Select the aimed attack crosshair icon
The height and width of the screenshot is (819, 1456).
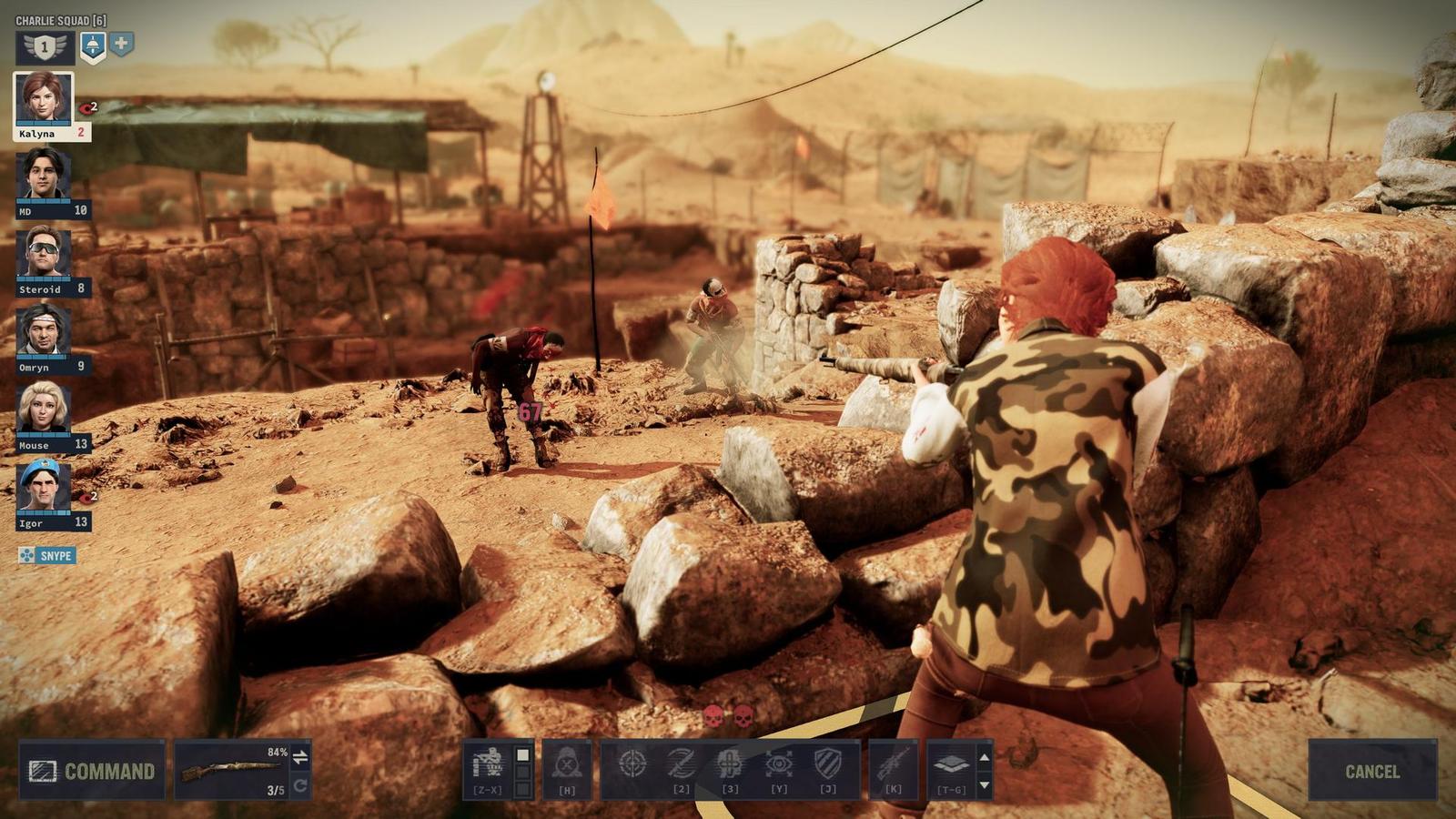tap(633, 763)
